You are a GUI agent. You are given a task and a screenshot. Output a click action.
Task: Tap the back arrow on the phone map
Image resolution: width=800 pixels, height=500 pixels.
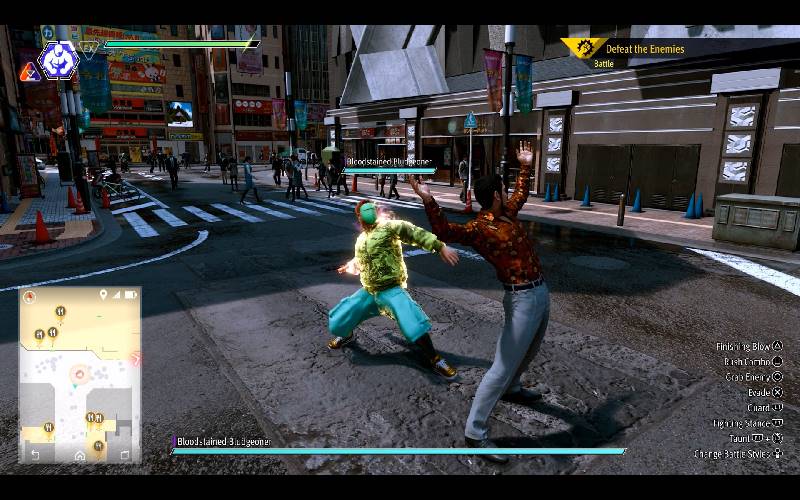coord(36,455)
